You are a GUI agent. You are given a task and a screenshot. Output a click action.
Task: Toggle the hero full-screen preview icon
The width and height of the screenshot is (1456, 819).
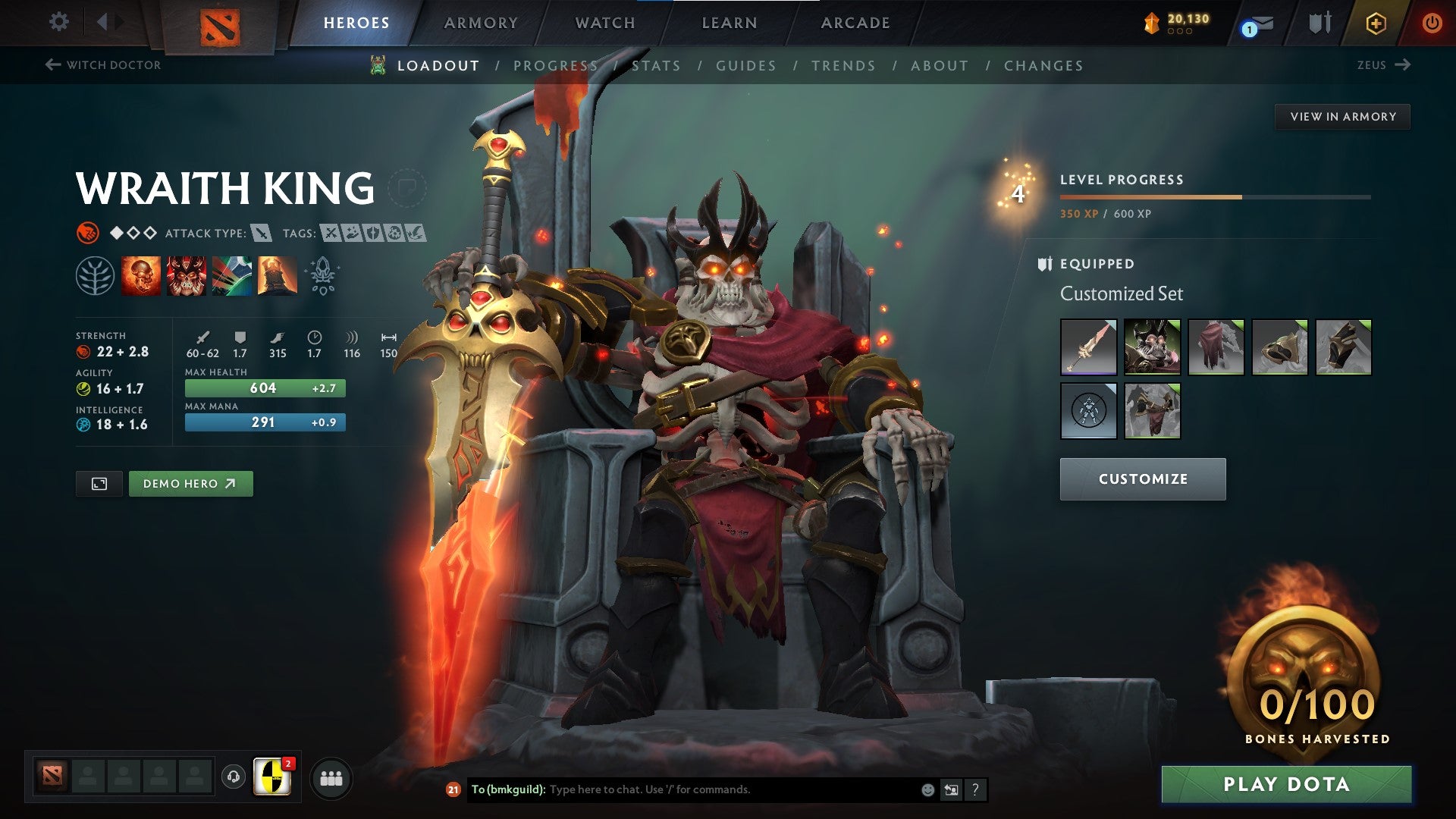coord(99,483)
